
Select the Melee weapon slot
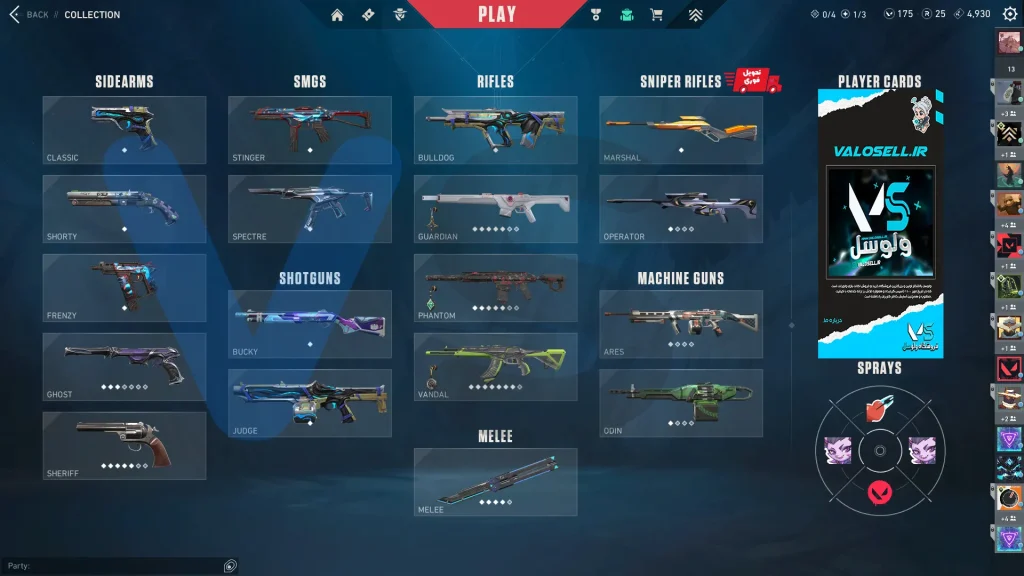pyautogui.click(x=495, y=481)
